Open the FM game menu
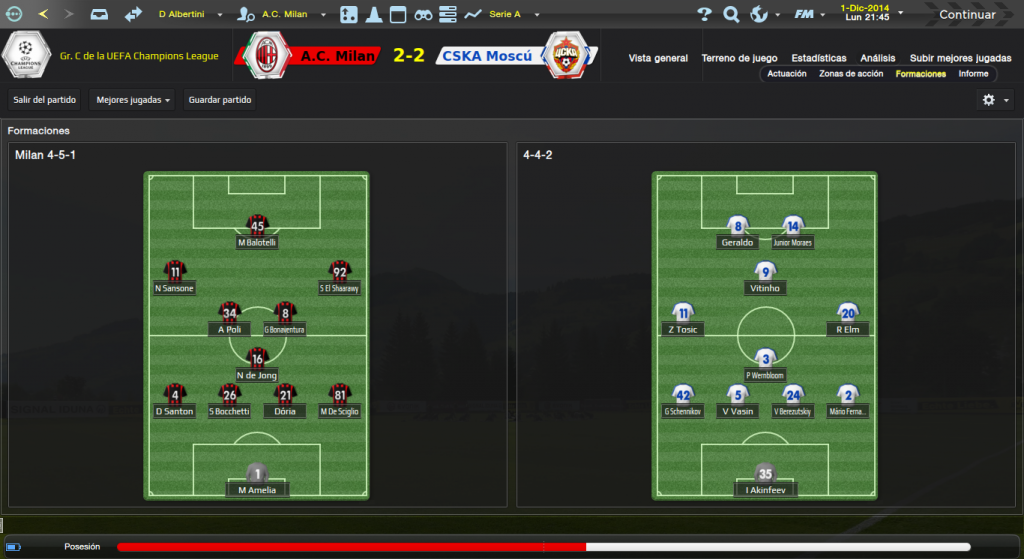Viewport: 1024px width, 559px height. [808, 15]
